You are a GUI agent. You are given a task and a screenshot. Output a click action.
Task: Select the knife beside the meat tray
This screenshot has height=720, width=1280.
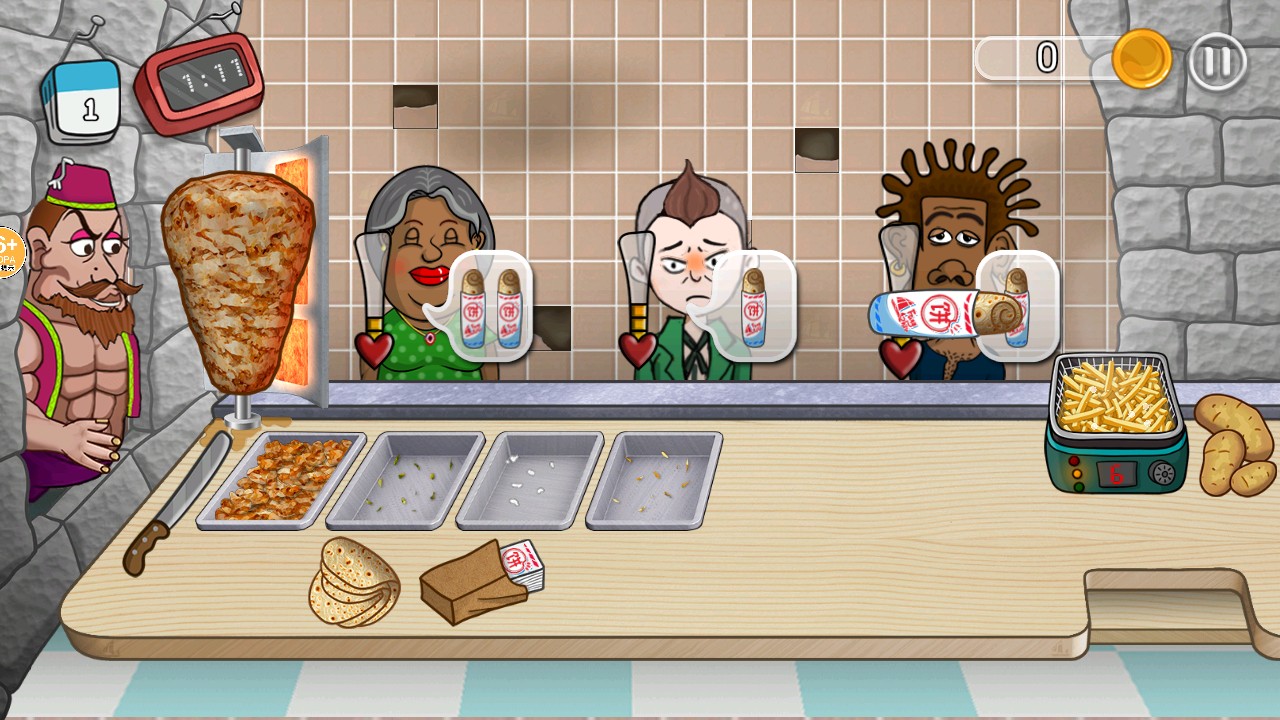[176, 507]
